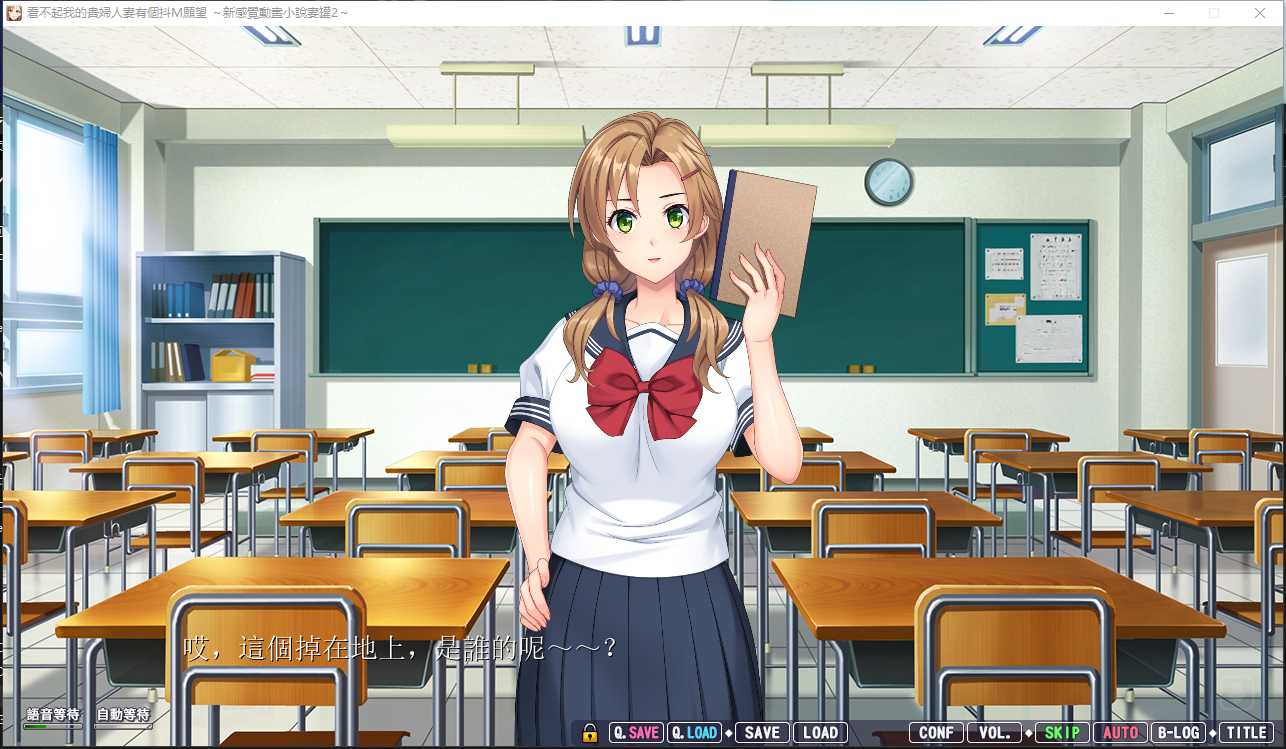This screenshot has height=749, width=1286.
Task: Click the diamond marker between Q.LOAD and SAVE
Action: click(x=728, y=732)
